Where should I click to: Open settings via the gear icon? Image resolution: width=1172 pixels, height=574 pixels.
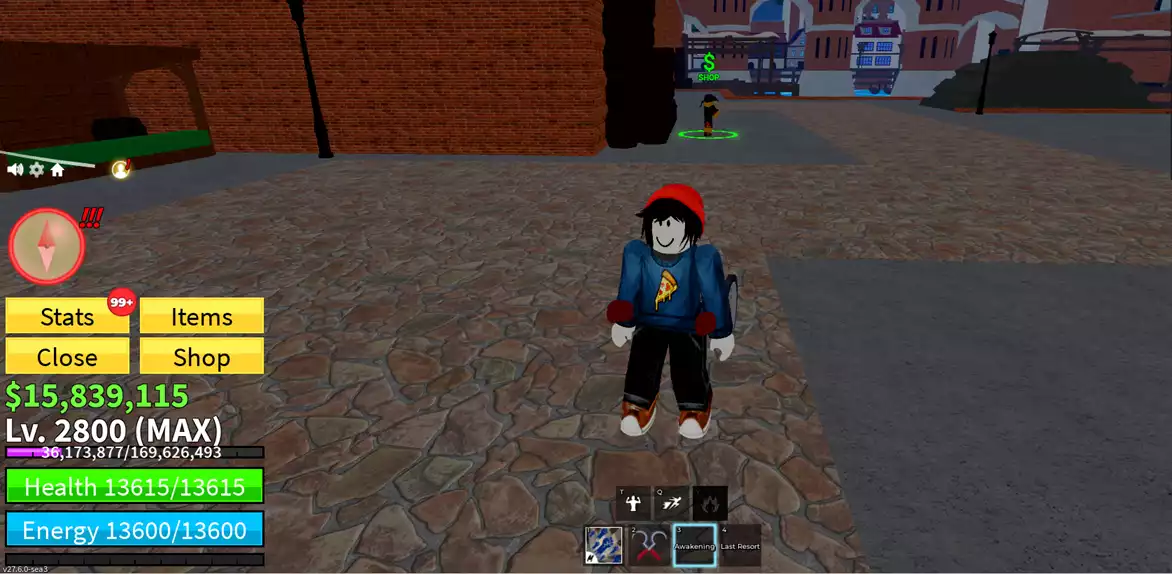click(x=37, y=170)
